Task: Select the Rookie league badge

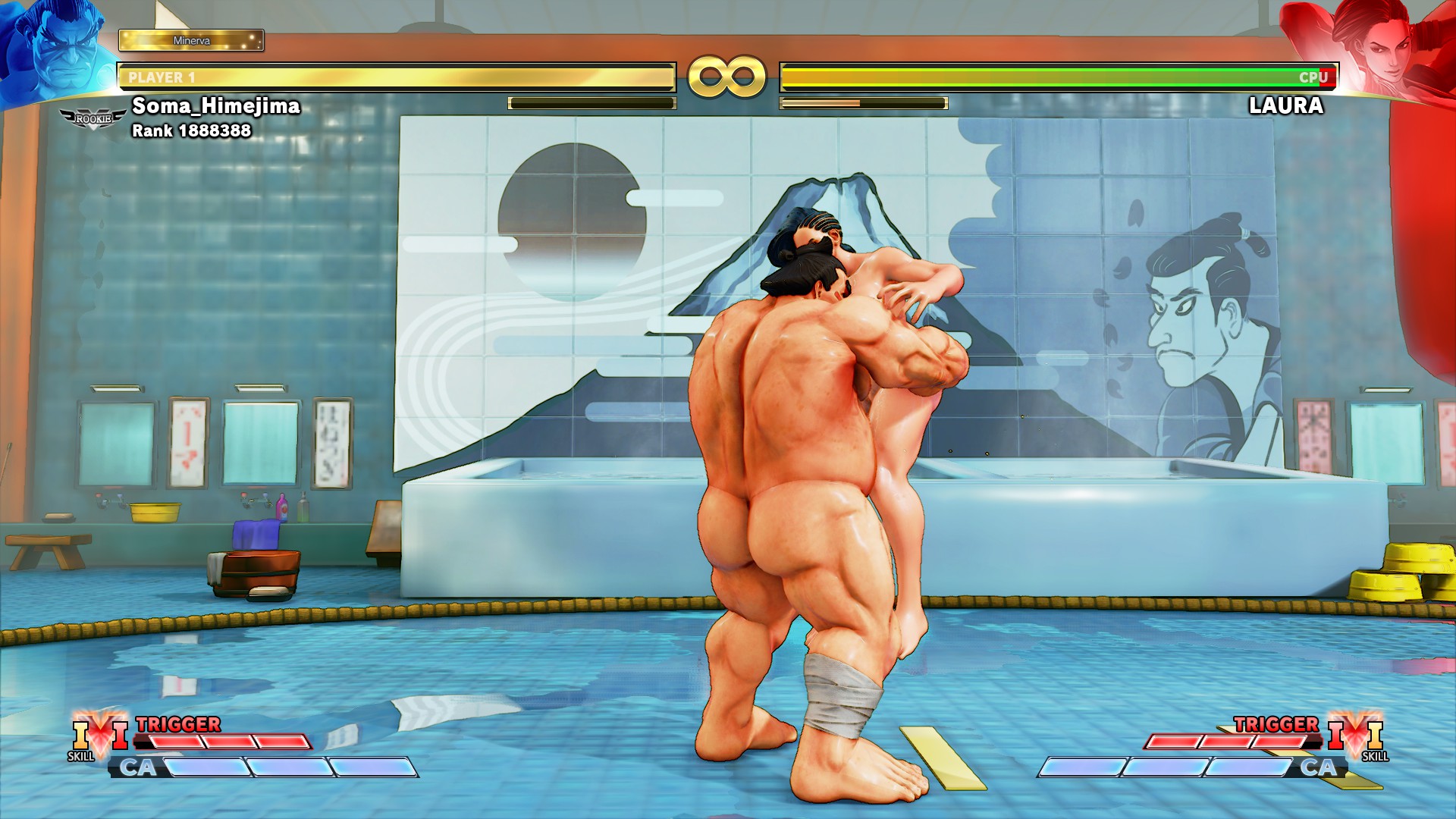Action: (93, 119)
